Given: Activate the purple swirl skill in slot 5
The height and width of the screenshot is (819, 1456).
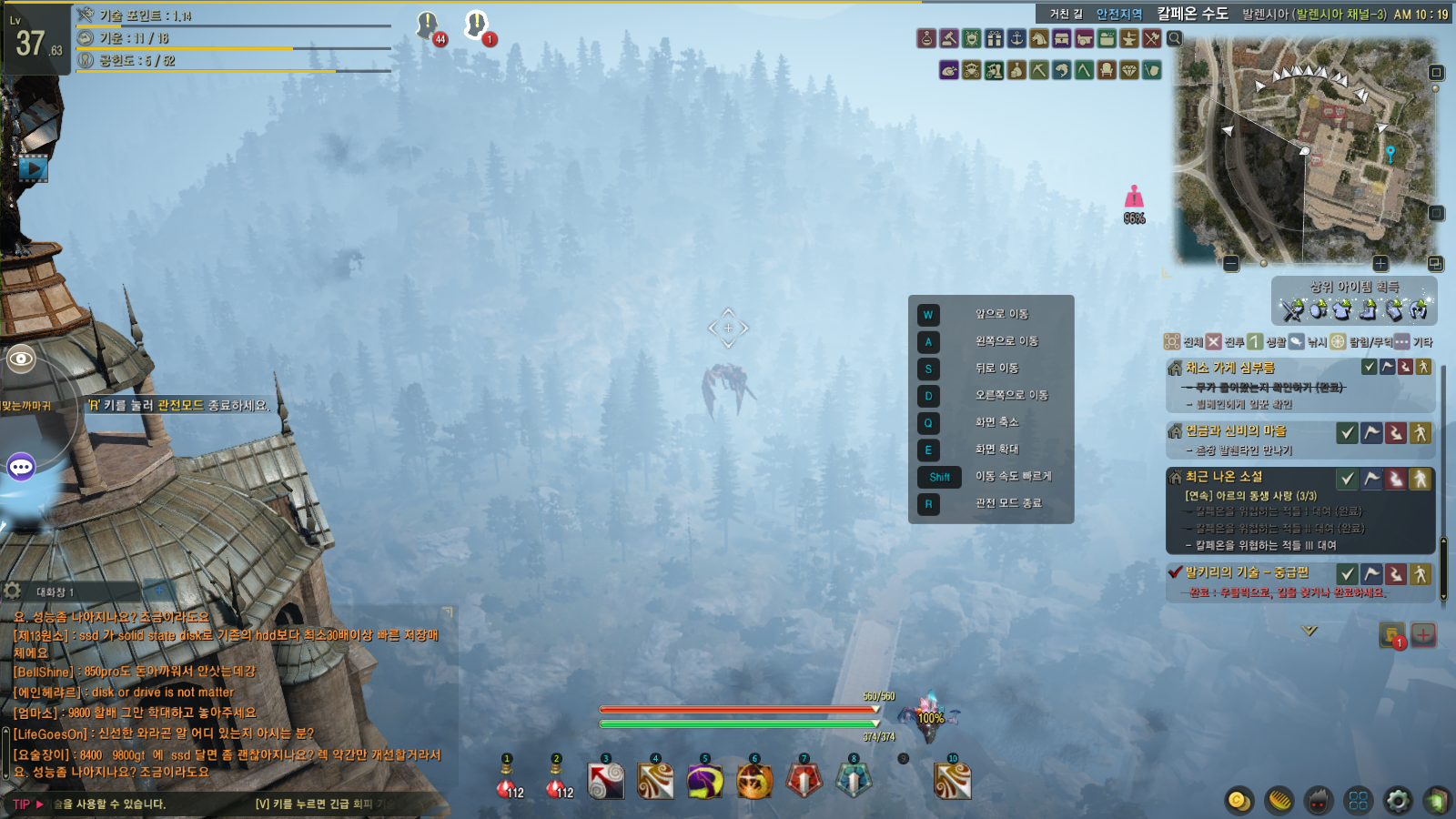Looking at the screenshot, I should (x=705, y=781).
